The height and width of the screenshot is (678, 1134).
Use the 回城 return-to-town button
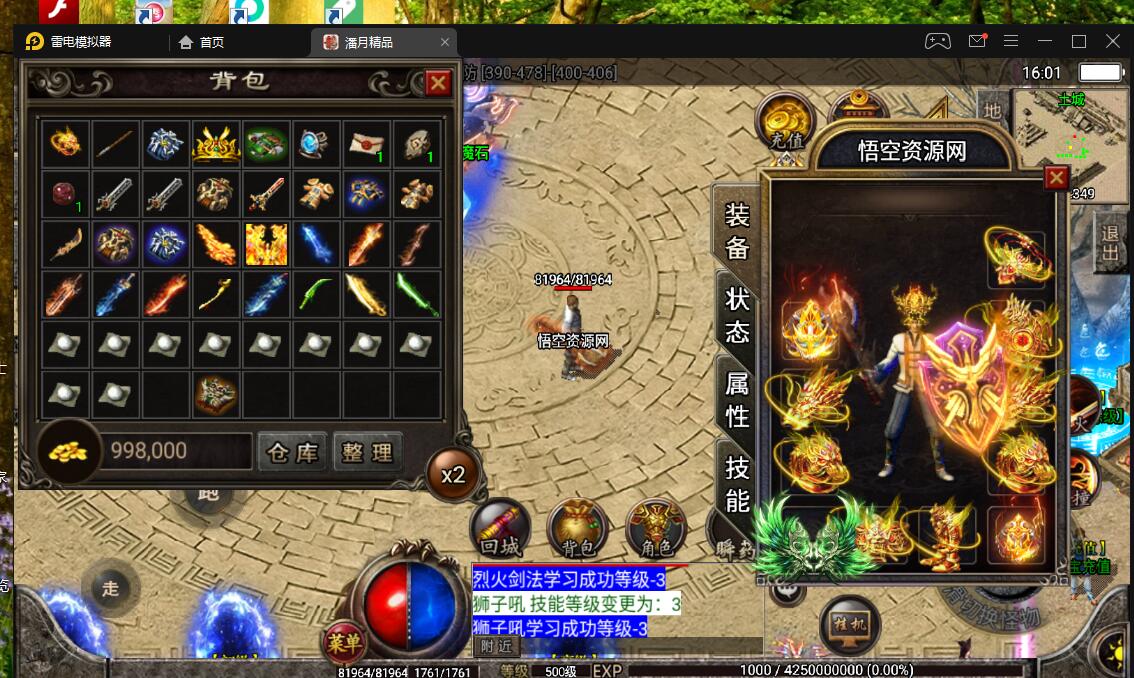pyautogui.click(x=500, y=528)
